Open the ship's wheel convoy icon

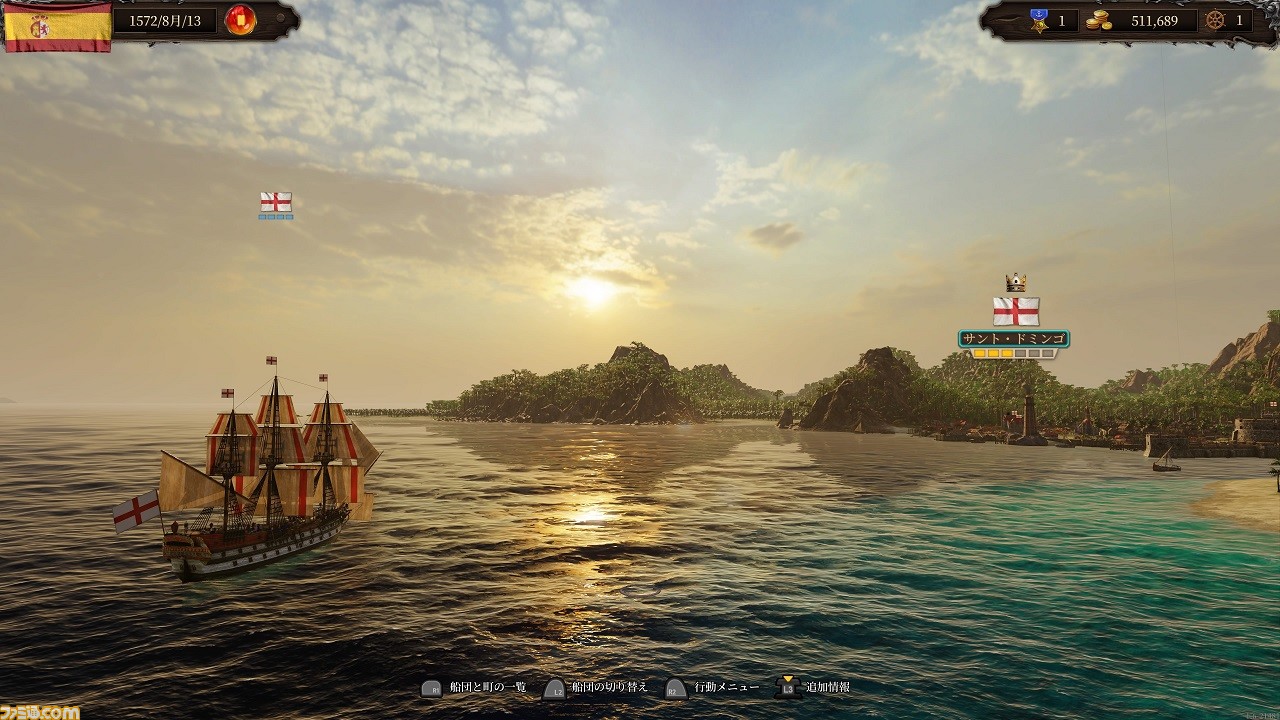1215,19
